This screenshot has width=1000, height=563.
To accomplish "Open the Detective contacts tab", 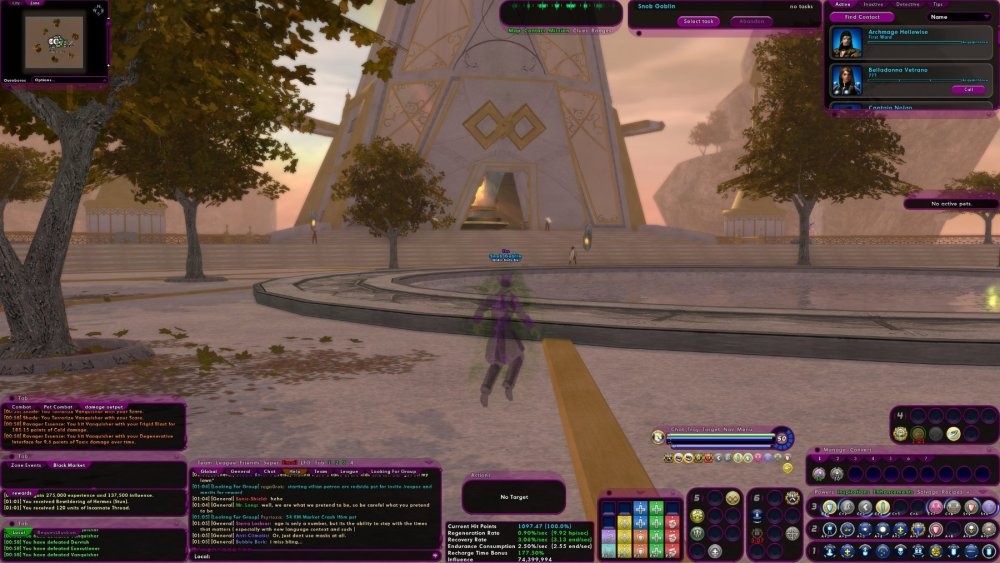I will (907, 4).
